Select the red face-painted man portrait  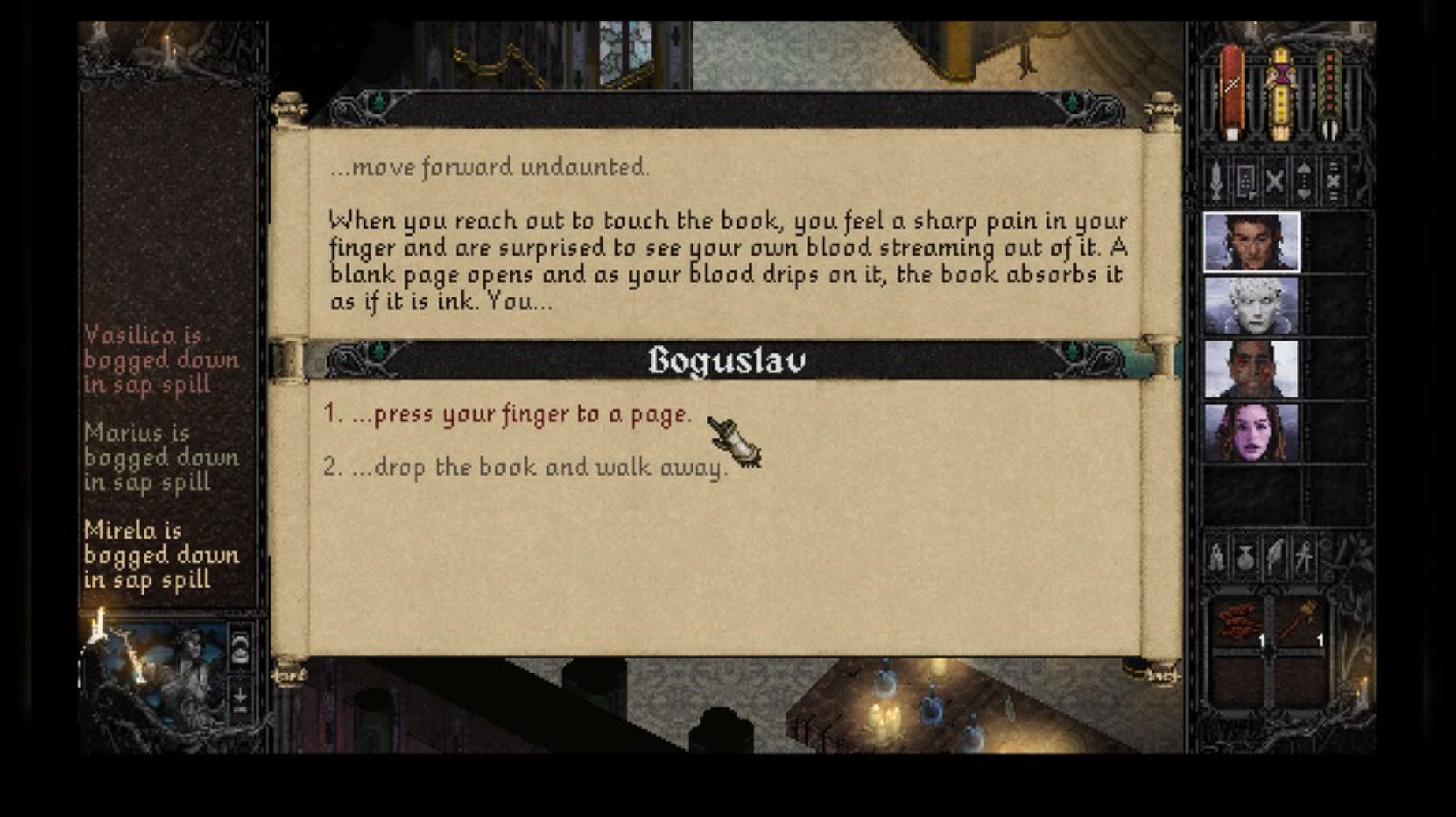1251,370
